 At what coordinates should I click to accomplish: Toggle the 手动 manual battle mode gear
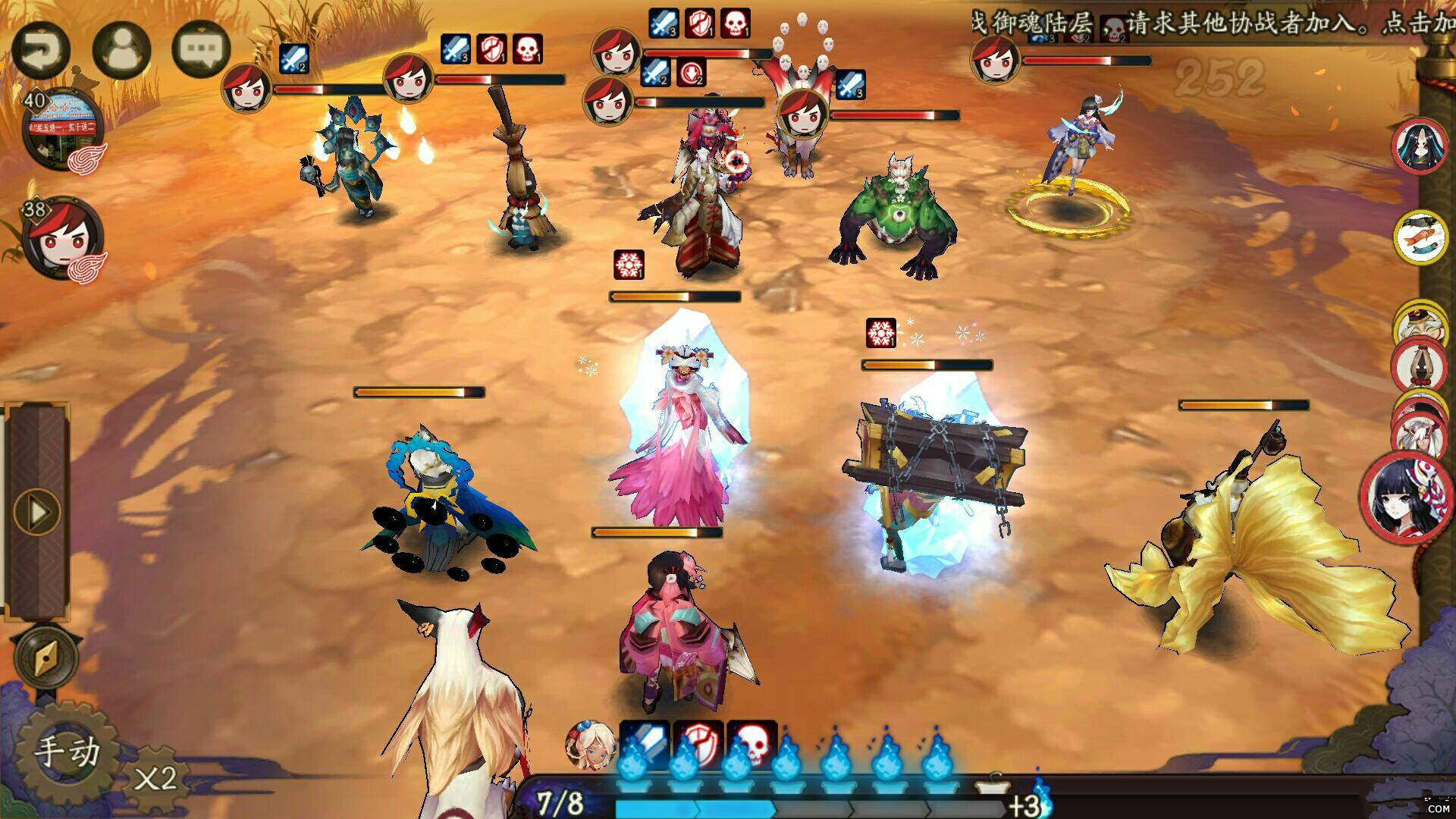coord(67,752)
